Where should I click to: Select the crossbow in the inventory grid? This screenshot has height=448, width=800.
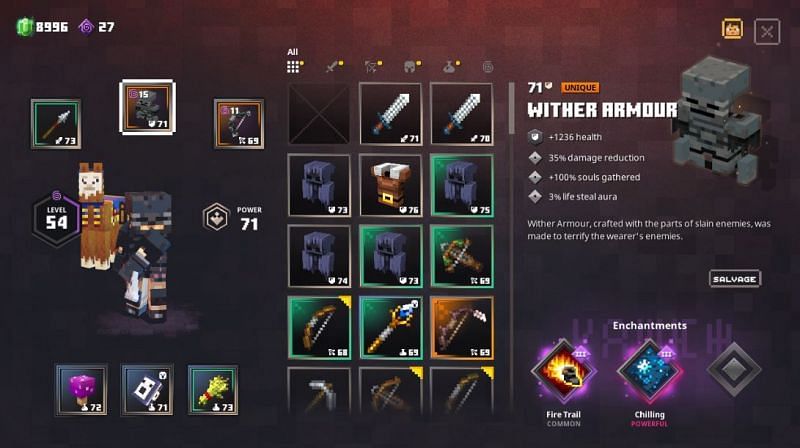461,256
